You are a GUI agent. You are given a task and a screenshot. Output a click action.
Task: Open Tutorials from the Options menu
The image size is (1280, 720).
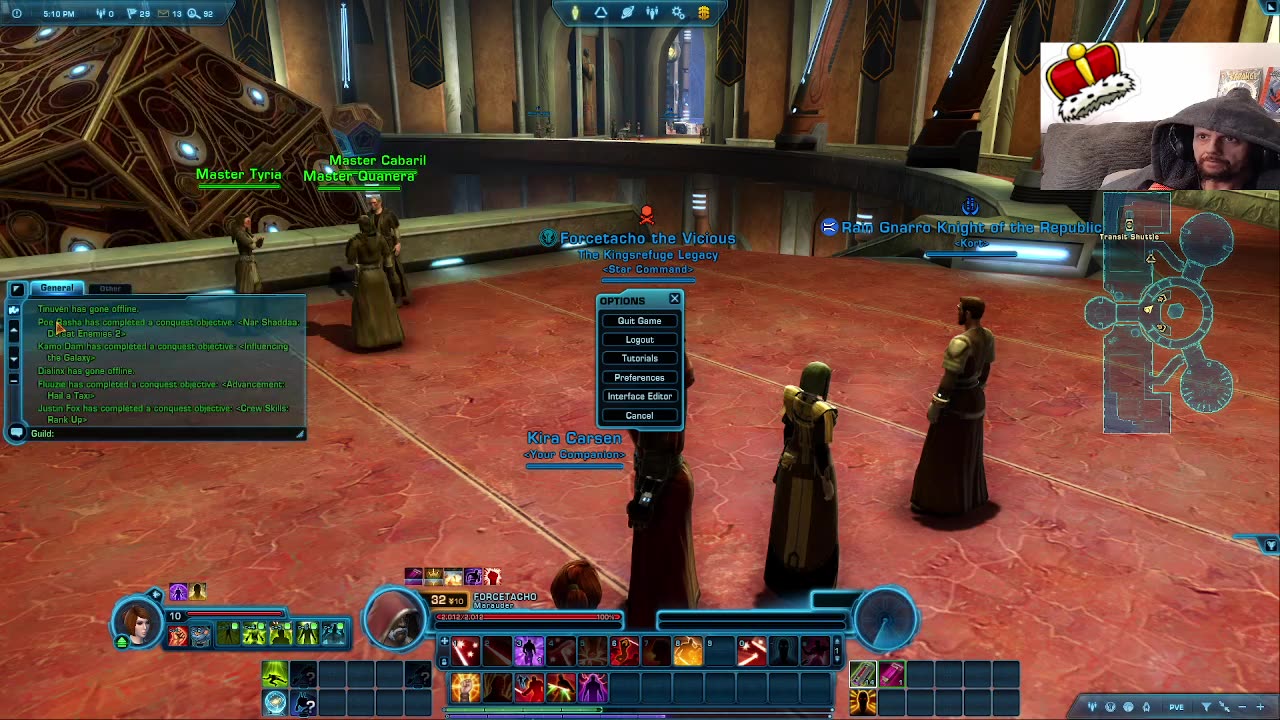[639, 359]
